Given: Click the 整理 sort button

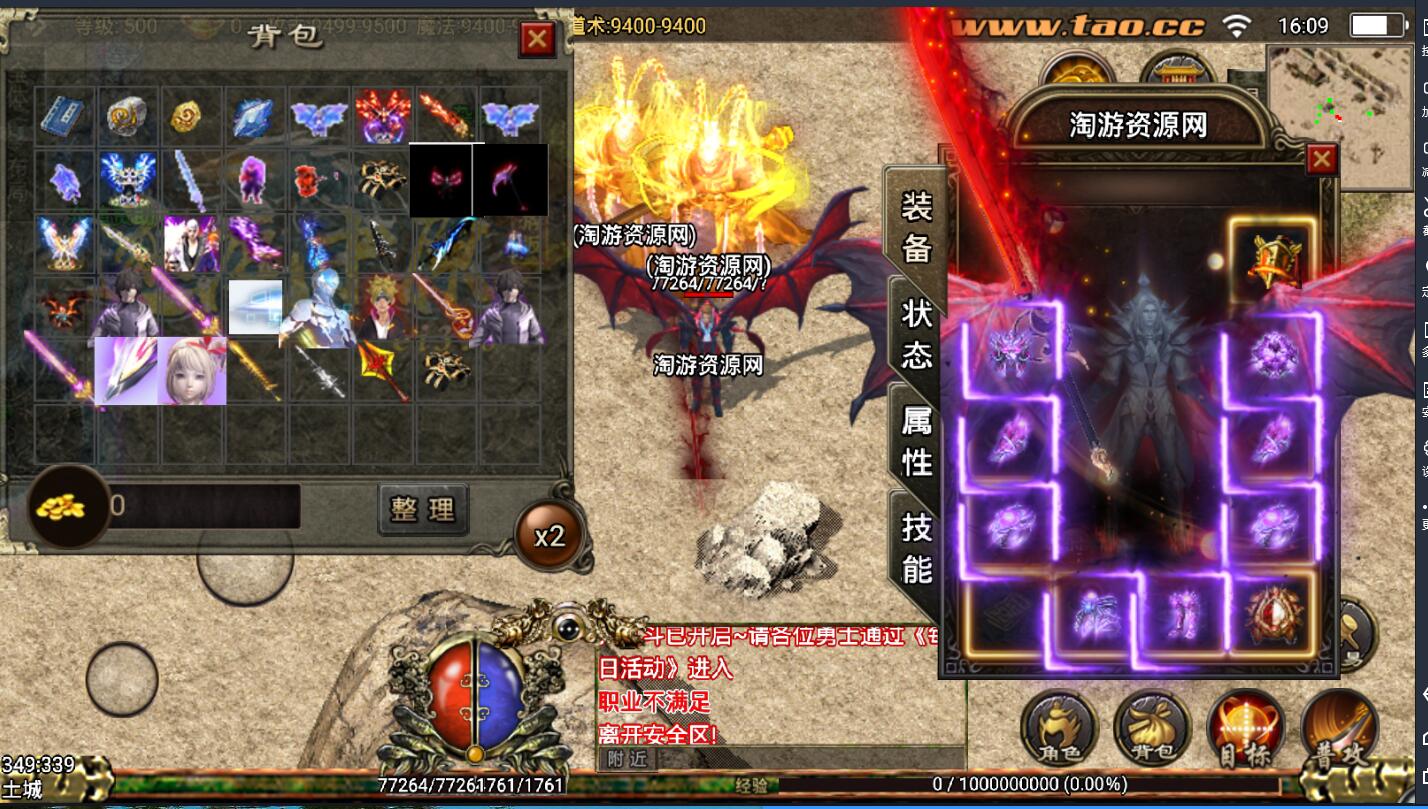Looking at the screenshot, I should [424, 509].
